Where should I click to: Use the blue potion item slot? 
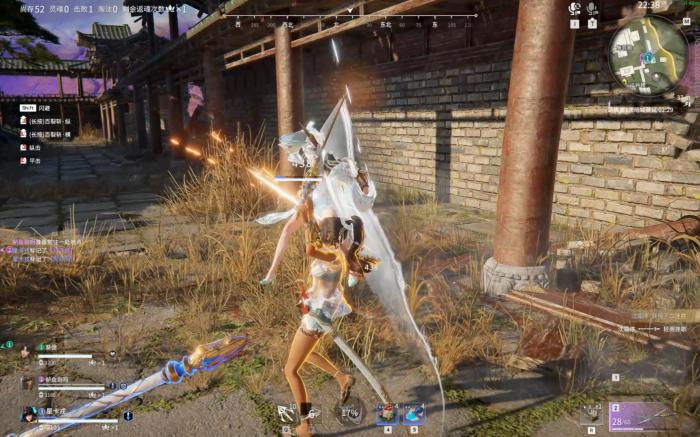(x=414, y=412)
